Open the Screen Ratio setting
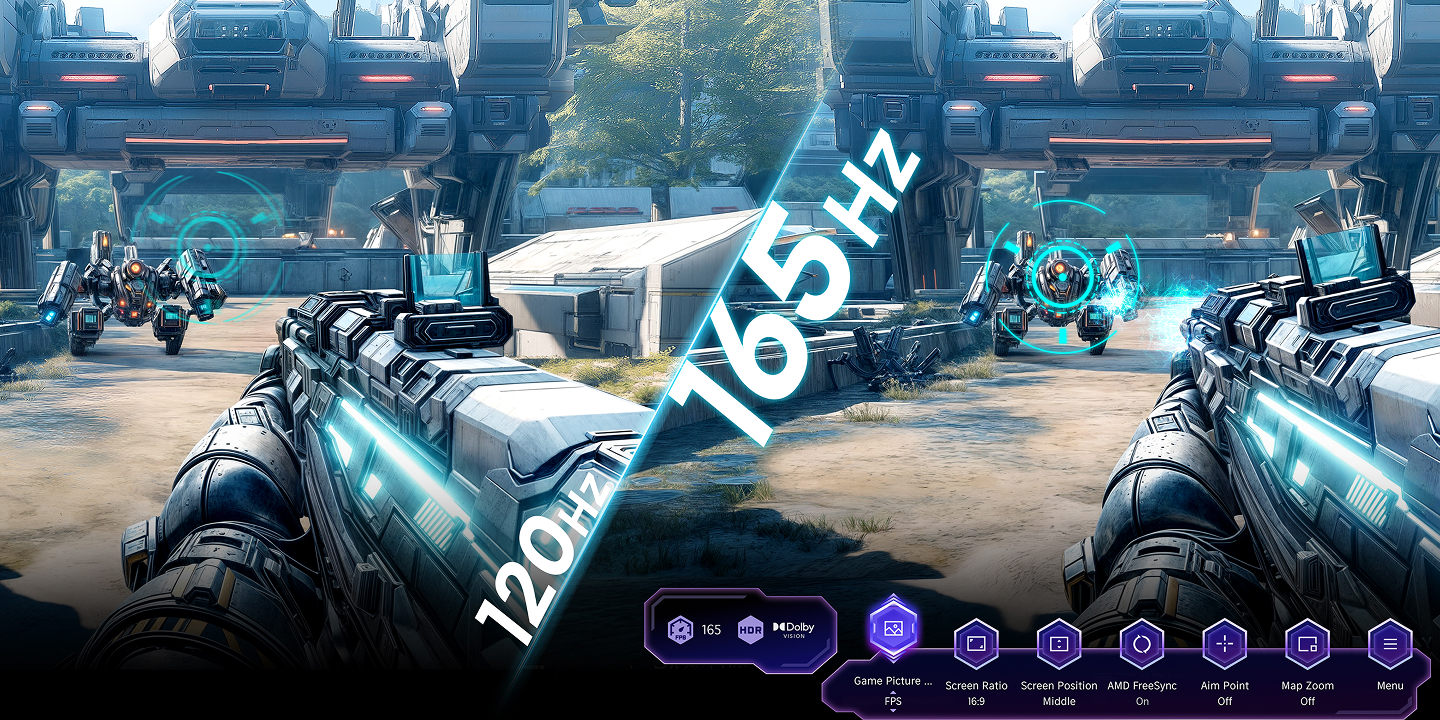 click(x=976, y=644)
